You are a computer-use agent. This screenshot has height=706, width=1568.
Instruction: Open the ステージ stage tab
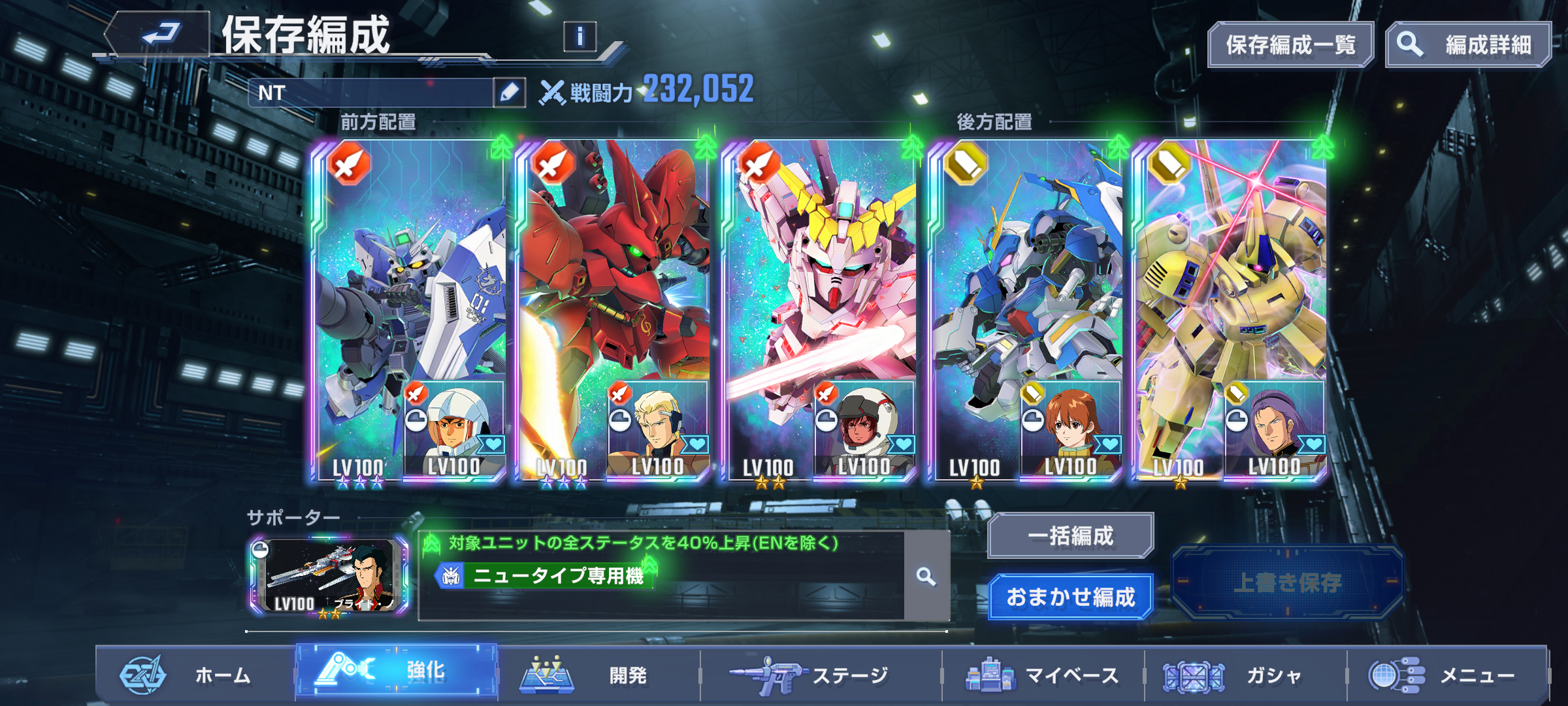pyautogui.click(x=820, y=675)
